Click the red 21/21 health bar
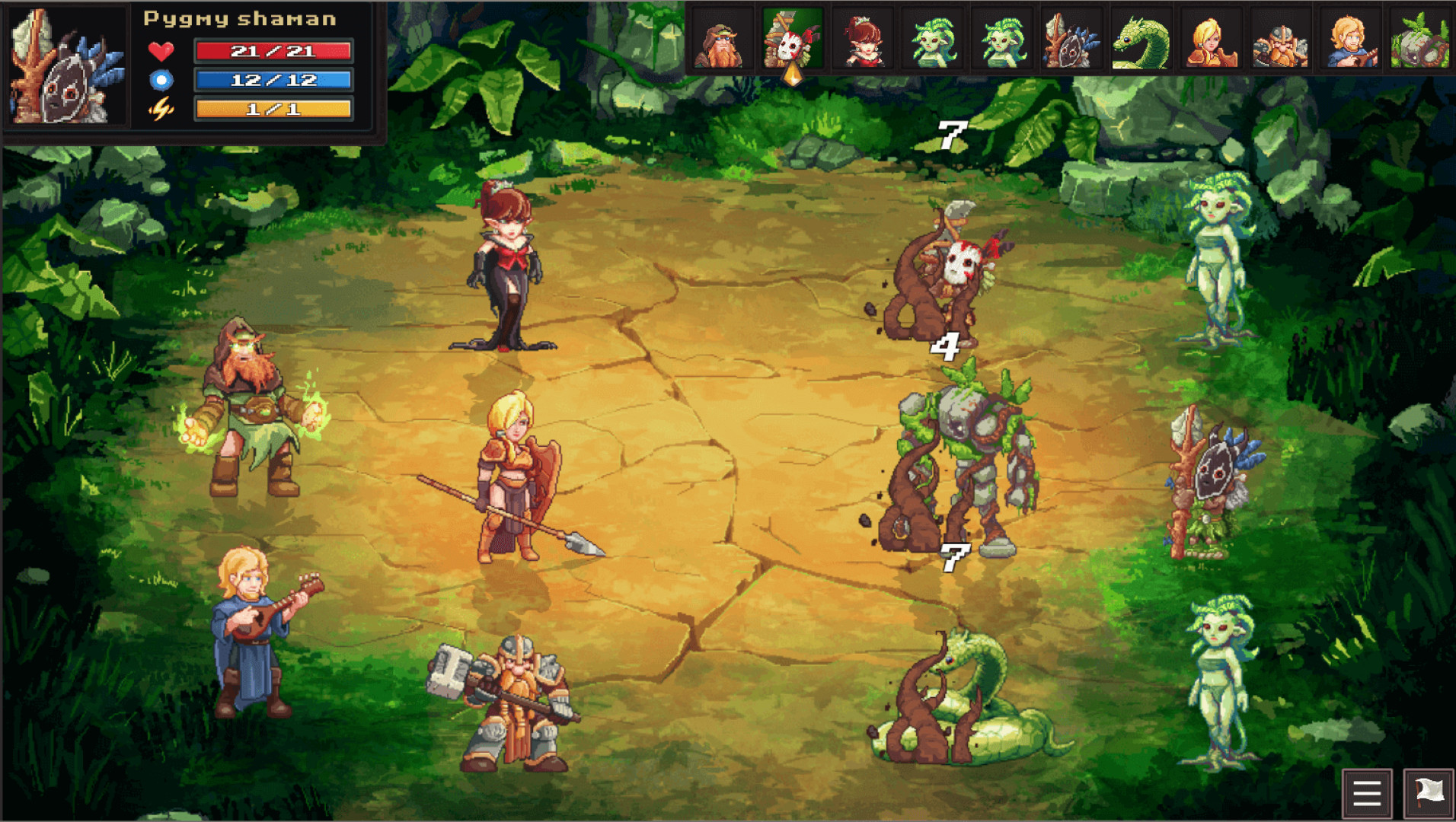The height and width of the screenshot is (822, 1456). (x=273, y=51)
